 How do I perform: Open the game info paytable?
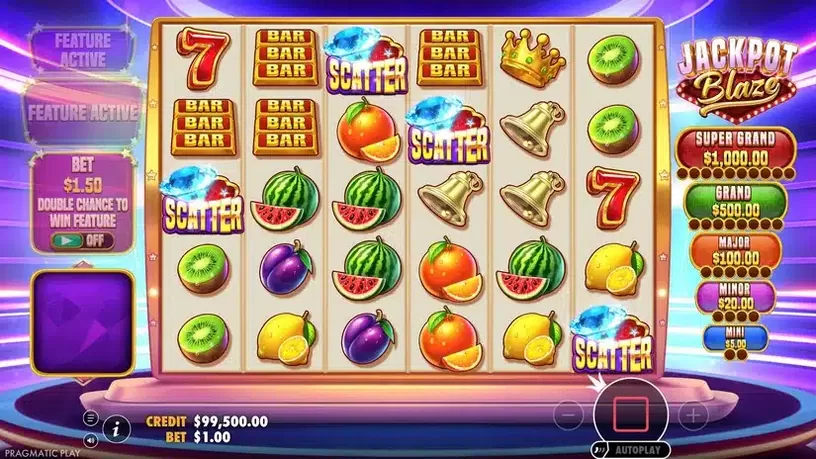[116, 428]
